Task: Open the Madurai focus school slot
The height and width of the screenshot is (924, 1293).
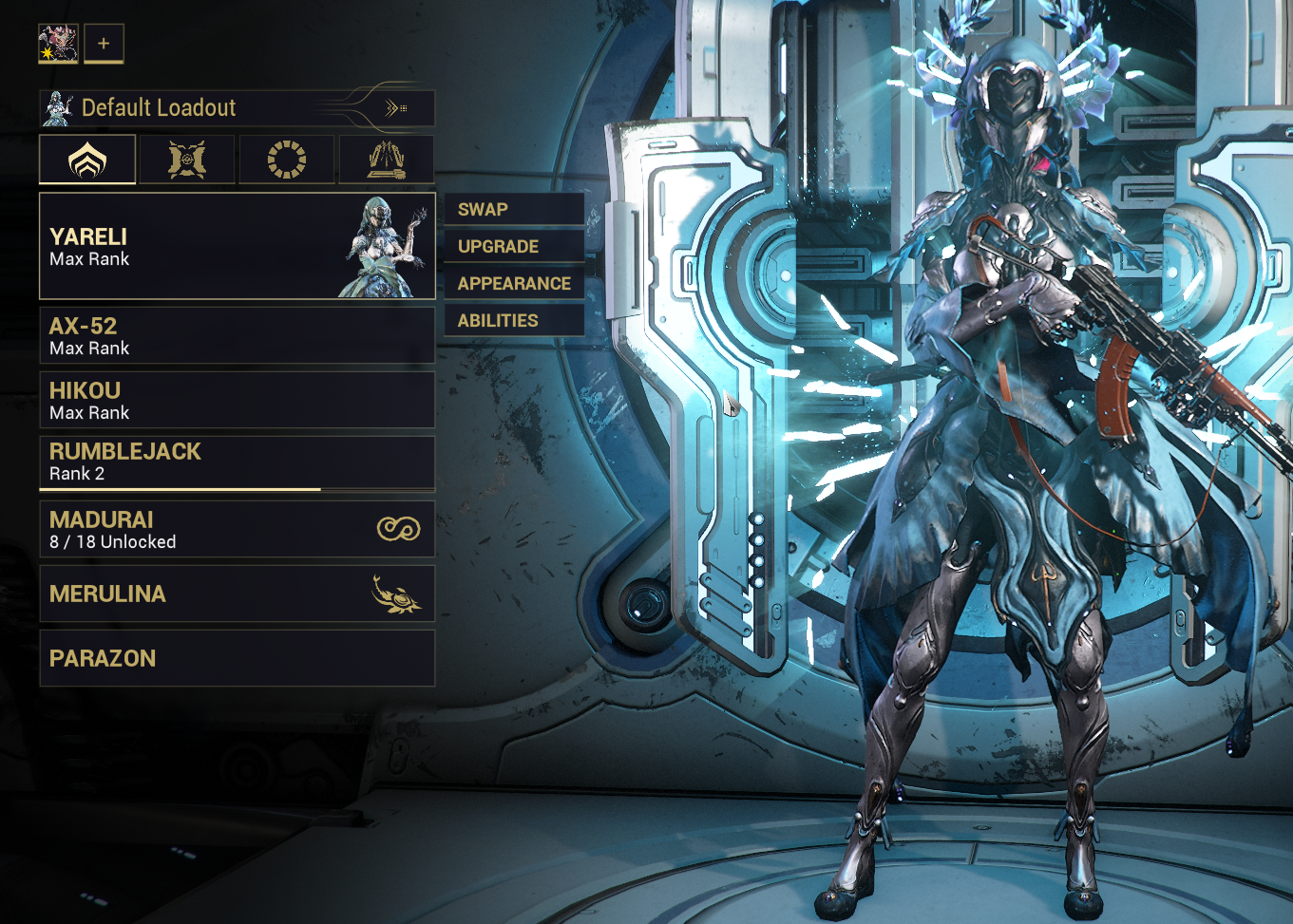Action: [x=237, y=529]
